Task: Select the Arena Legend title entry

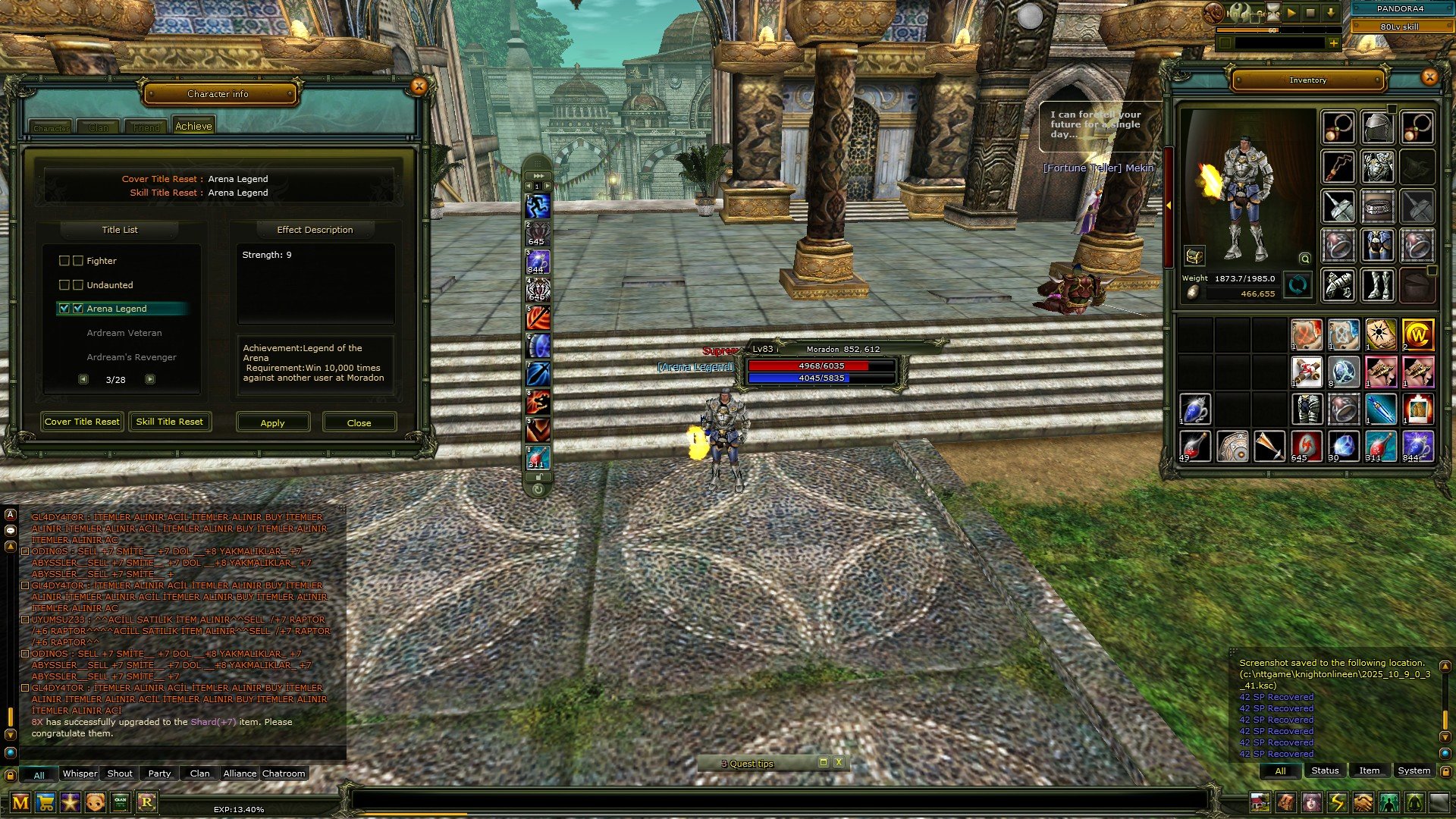Action: point(117,309)
